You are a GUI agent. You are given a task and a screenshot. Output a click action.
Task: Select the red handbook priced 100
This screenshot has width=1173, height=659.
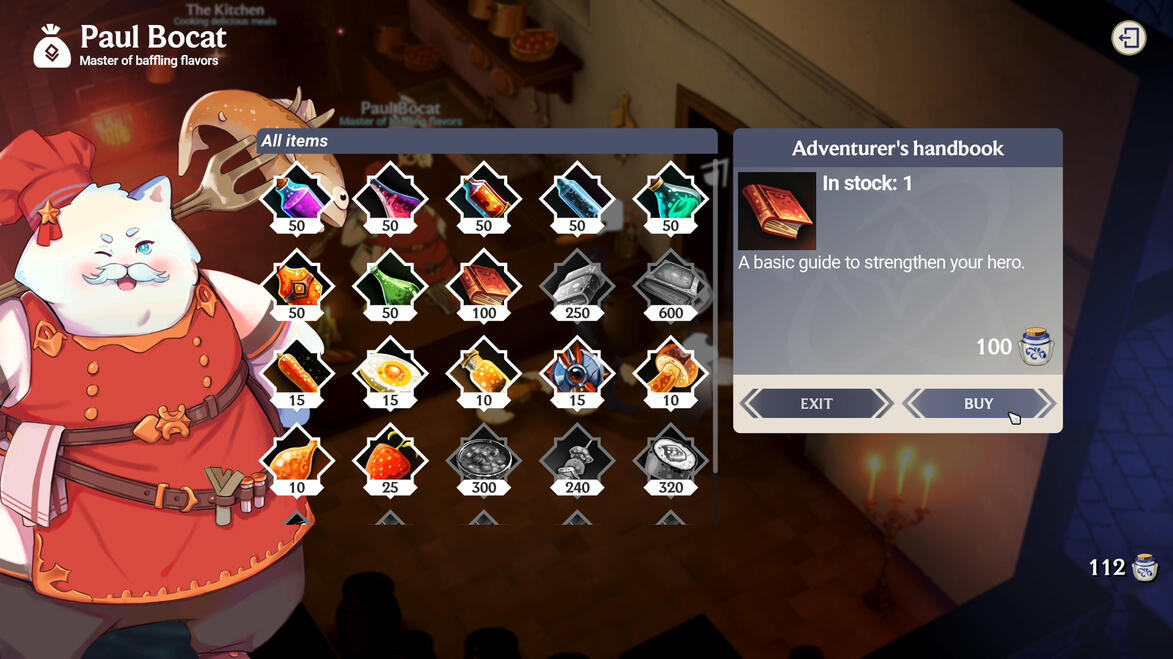(484, 283)
